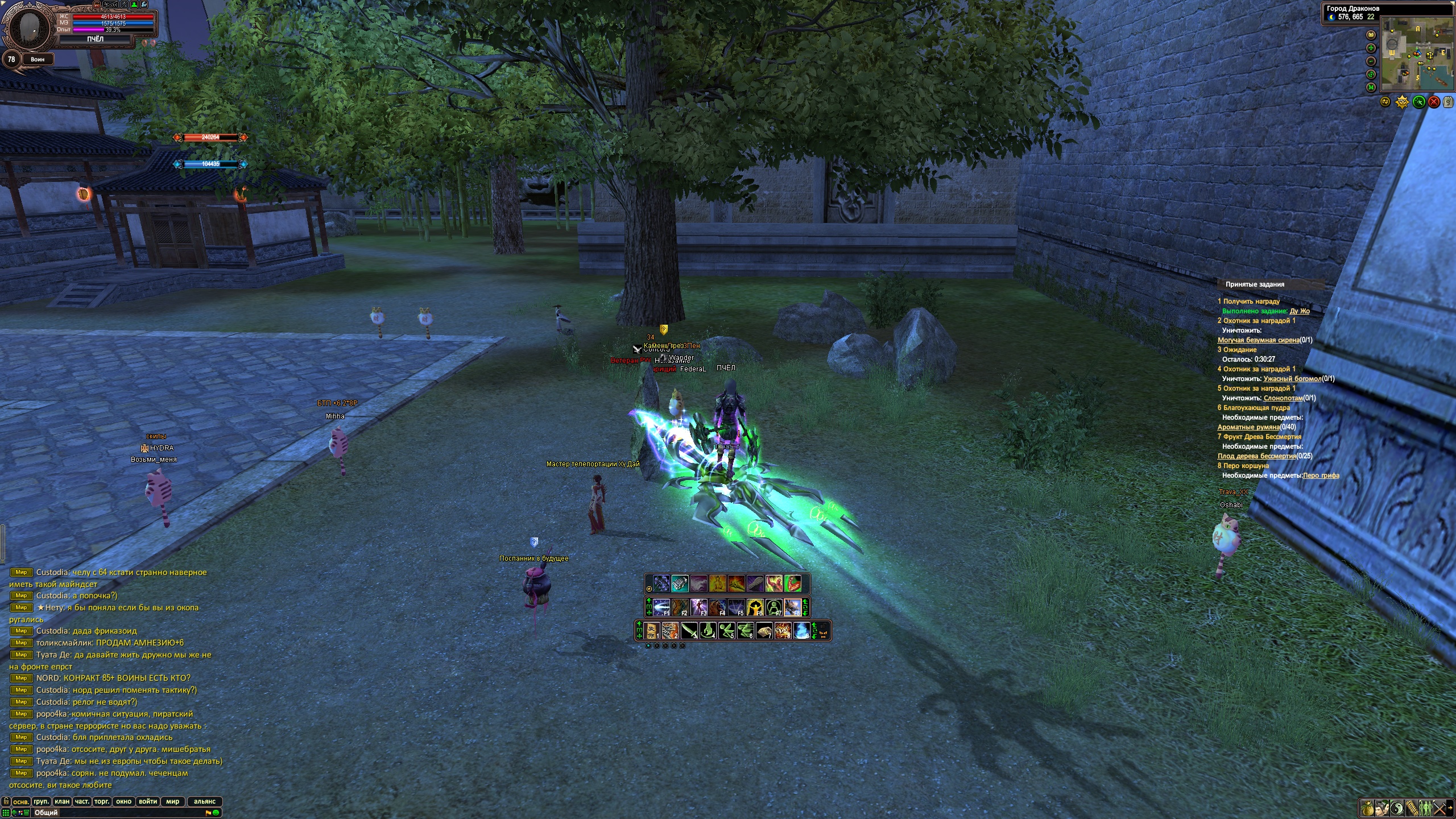Click the red crossed-swords button below the minimap
The width and height of the screenshot is (1456, 819).
[1434, 102]
